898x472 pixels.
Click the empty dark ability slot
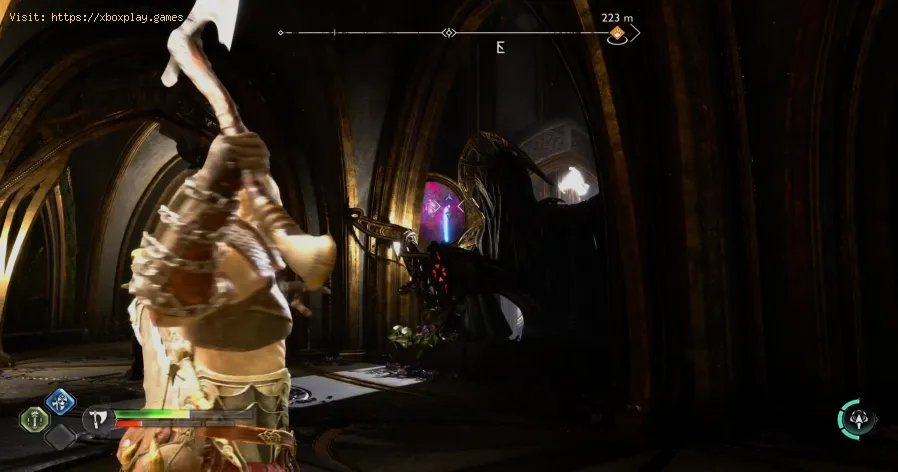click(x=60, y=437)
